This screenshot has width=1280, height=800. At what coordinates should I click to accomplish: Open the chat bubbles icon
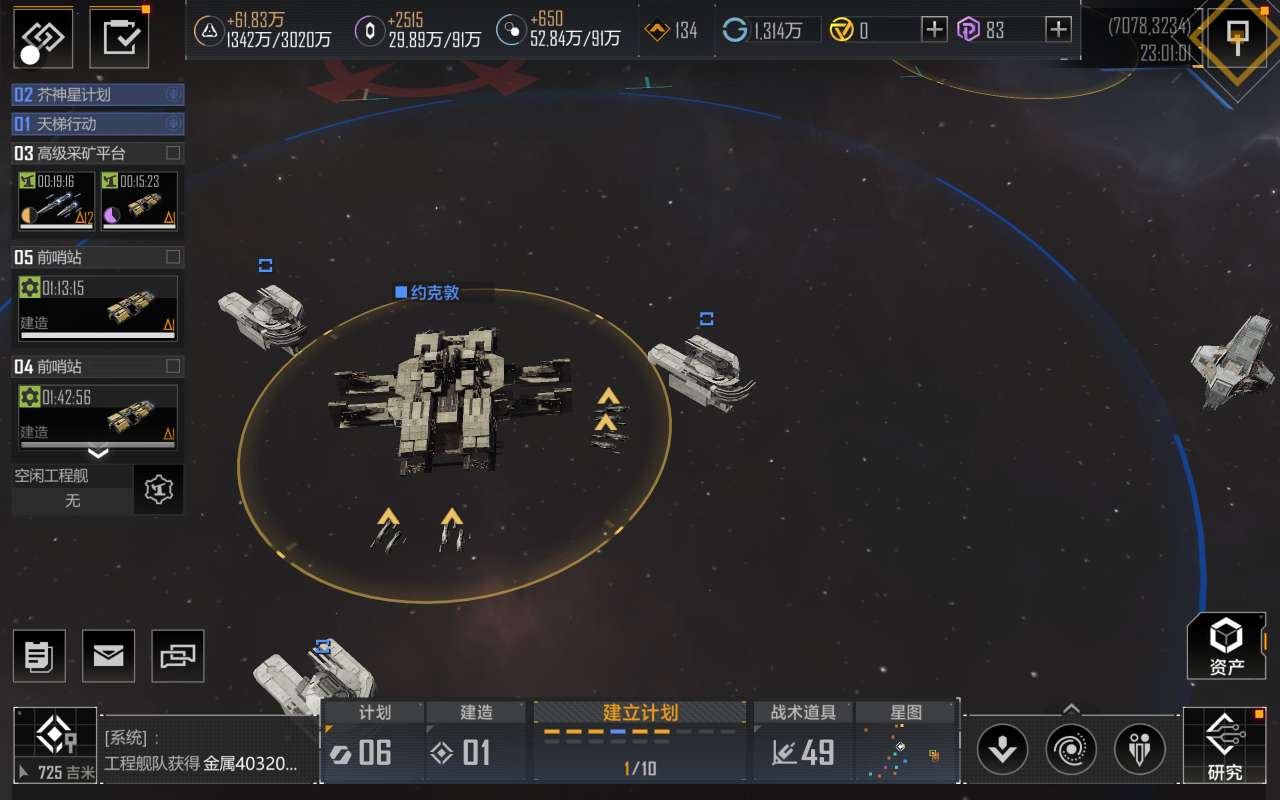[178, 656]
